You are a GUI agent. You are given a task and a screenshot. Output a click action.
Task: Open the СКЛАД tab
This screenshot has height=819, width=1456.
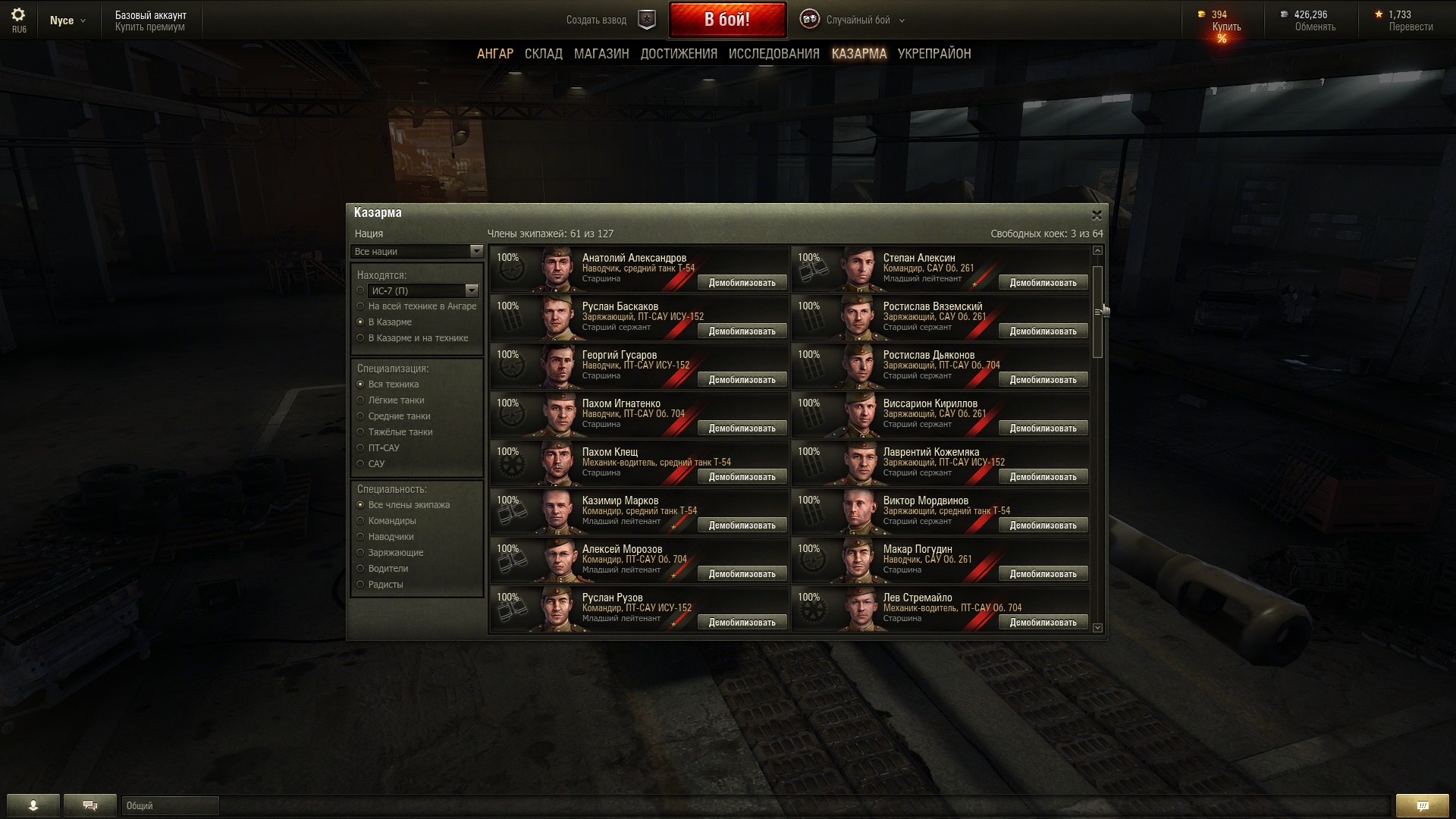(x=543, y=54)
